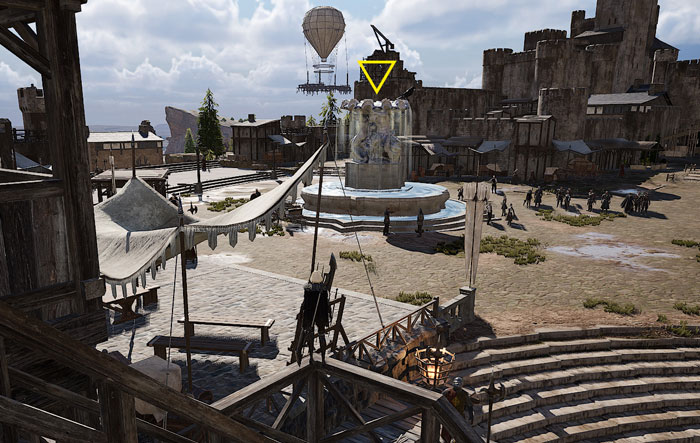Select the yellow triangle objective marker
The image size is (700, 443).
377,74
